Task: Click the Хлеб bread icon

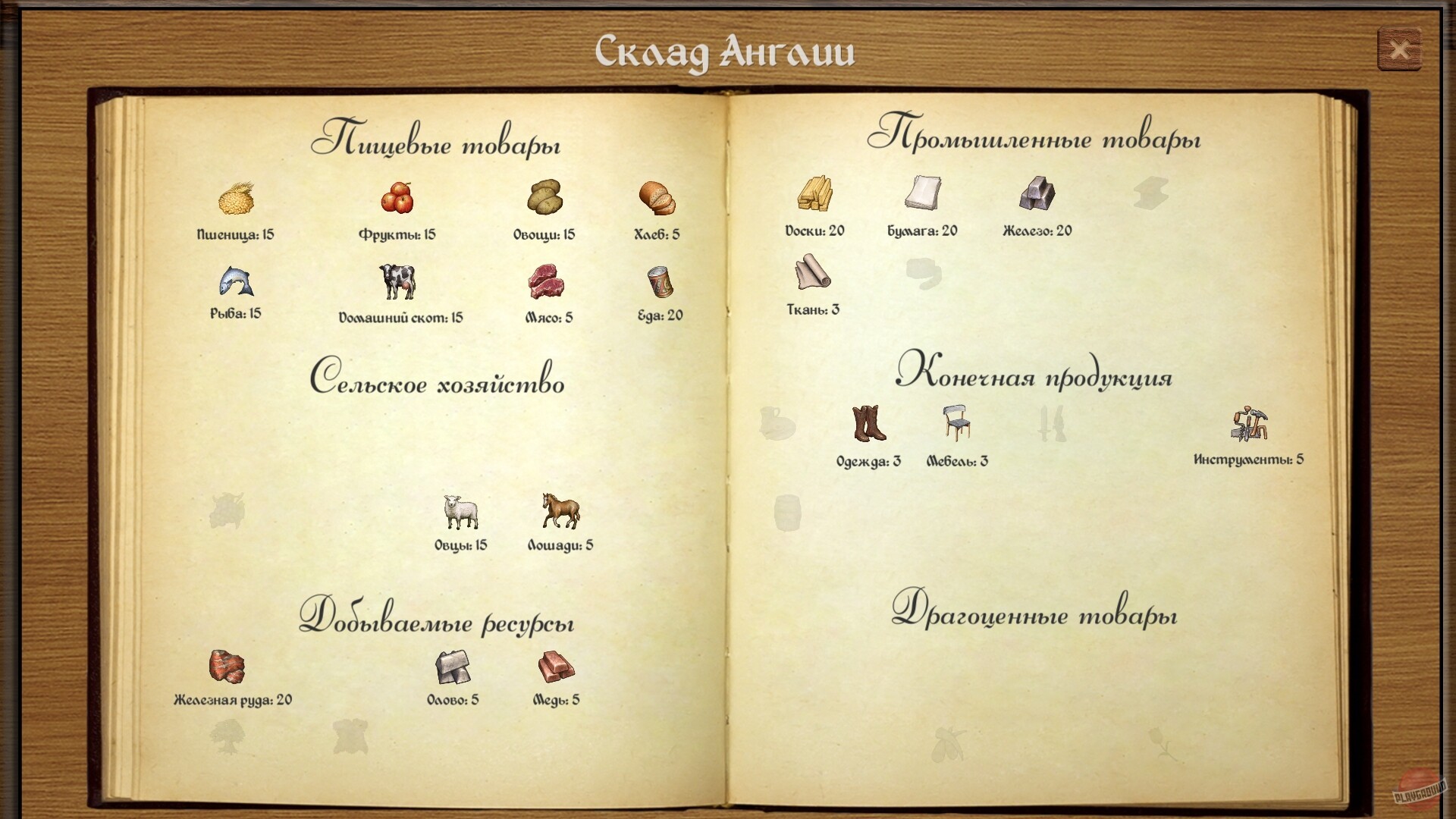Action: click(657, 199)
